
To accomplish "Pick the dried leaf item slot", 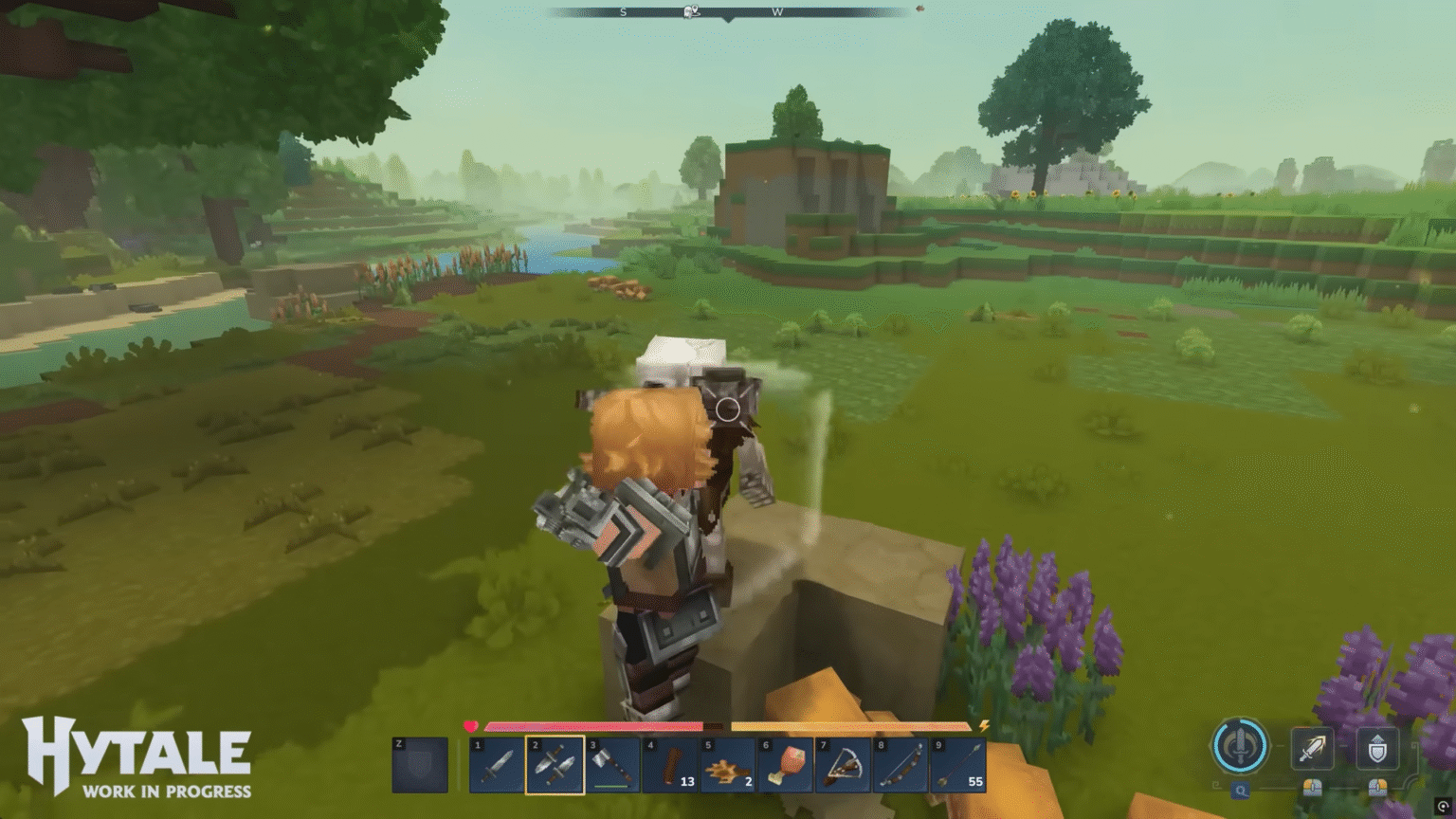I will (x=727, y=766).
